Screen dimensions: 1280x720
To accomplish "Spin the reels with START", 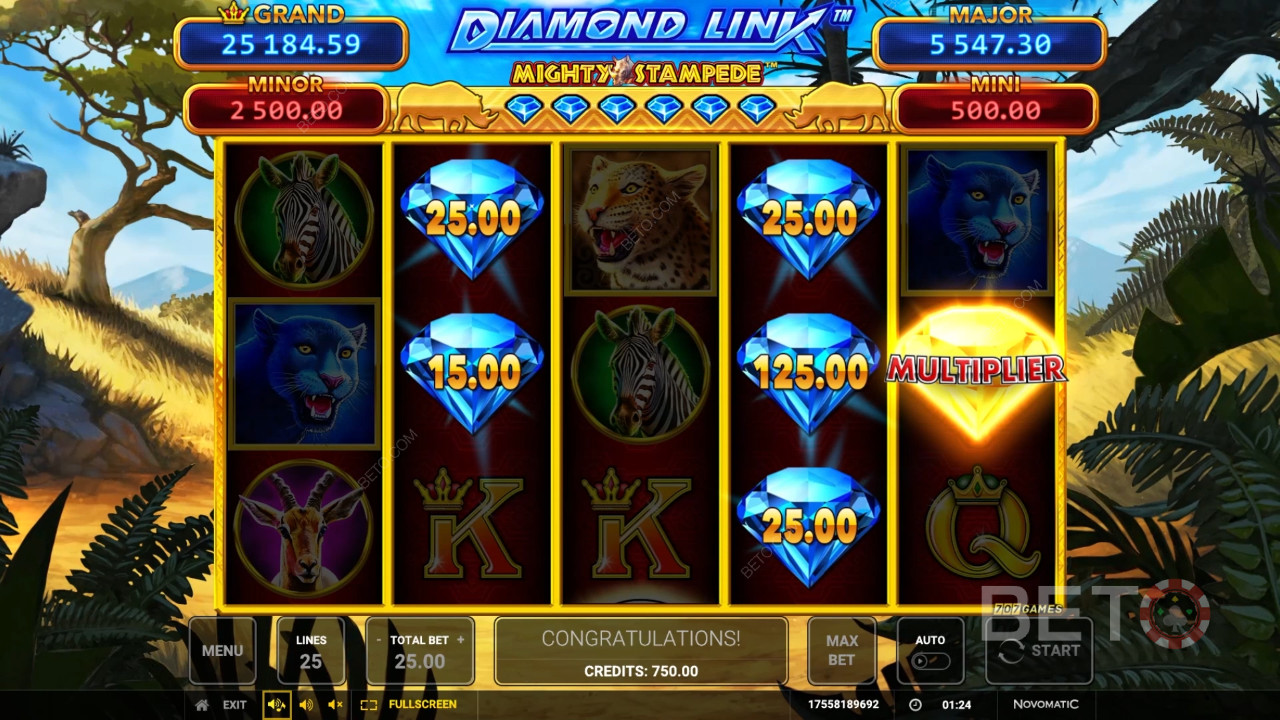I will pos(1039,650).
